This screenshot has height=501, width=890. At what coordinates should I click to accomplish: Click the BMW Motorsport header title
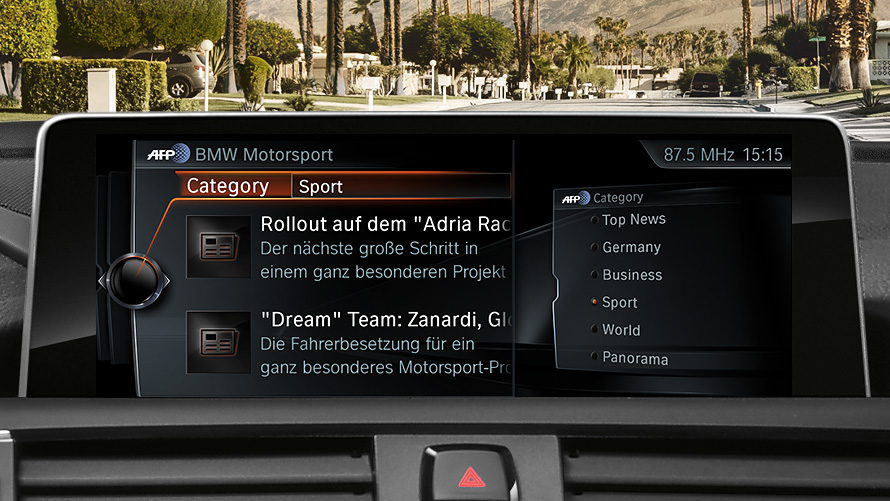click(x=264, y=155)
